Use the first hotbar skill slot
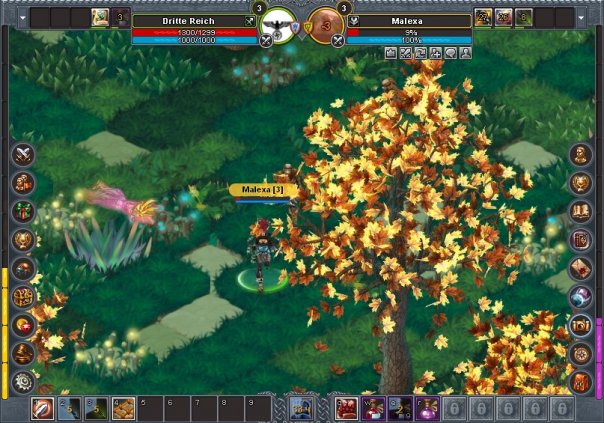The height and width of the screenshot is (423, 604). (x=43, y=408)
